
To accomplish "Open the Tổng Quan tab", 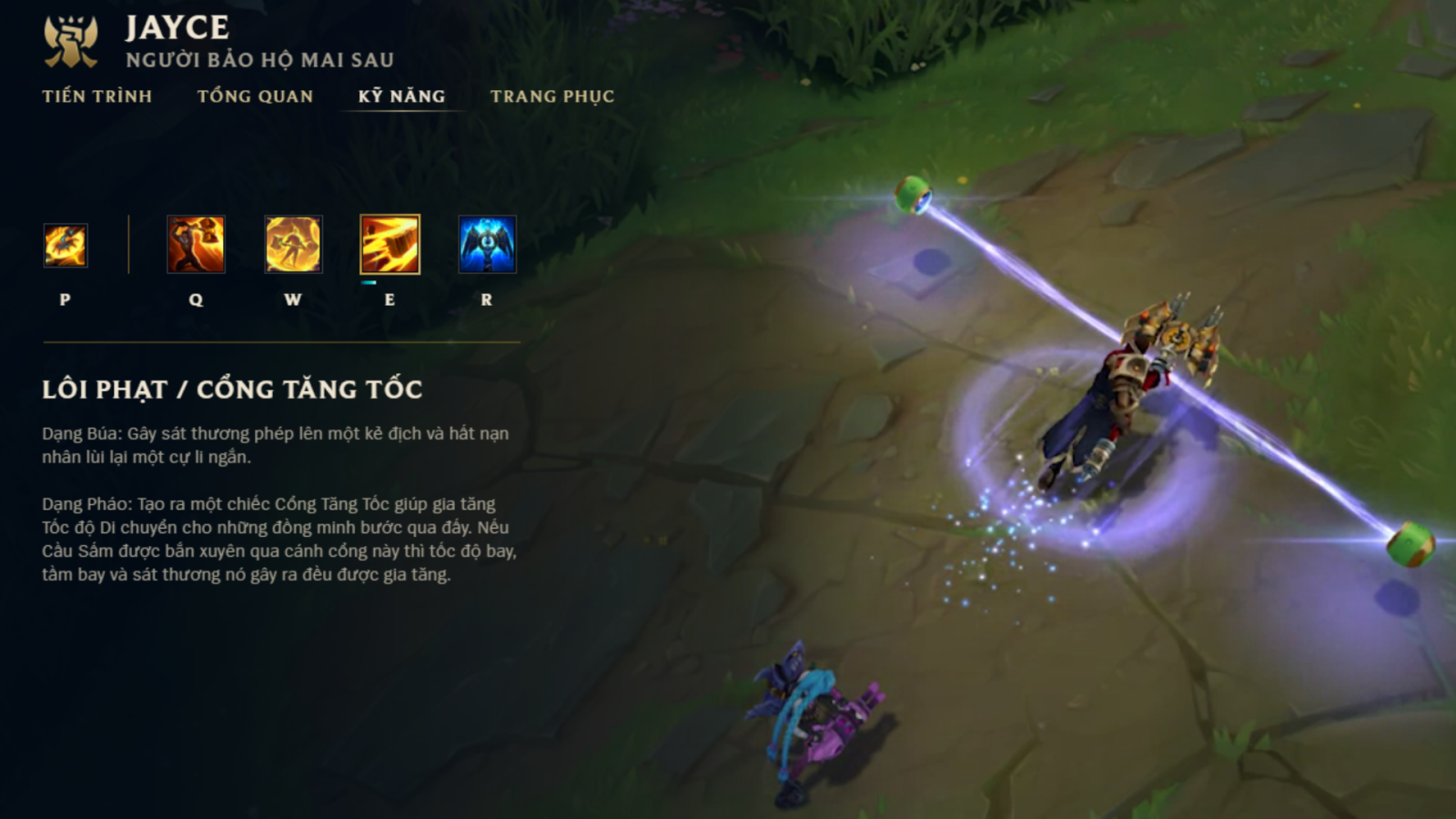I will click(255, 96).
